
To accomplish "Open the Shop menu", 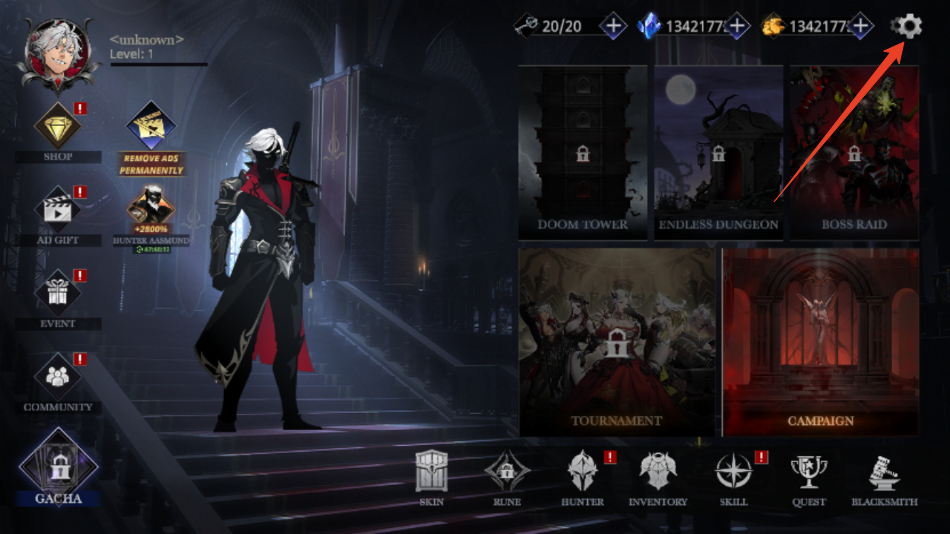I will click(x=58, y=128).
